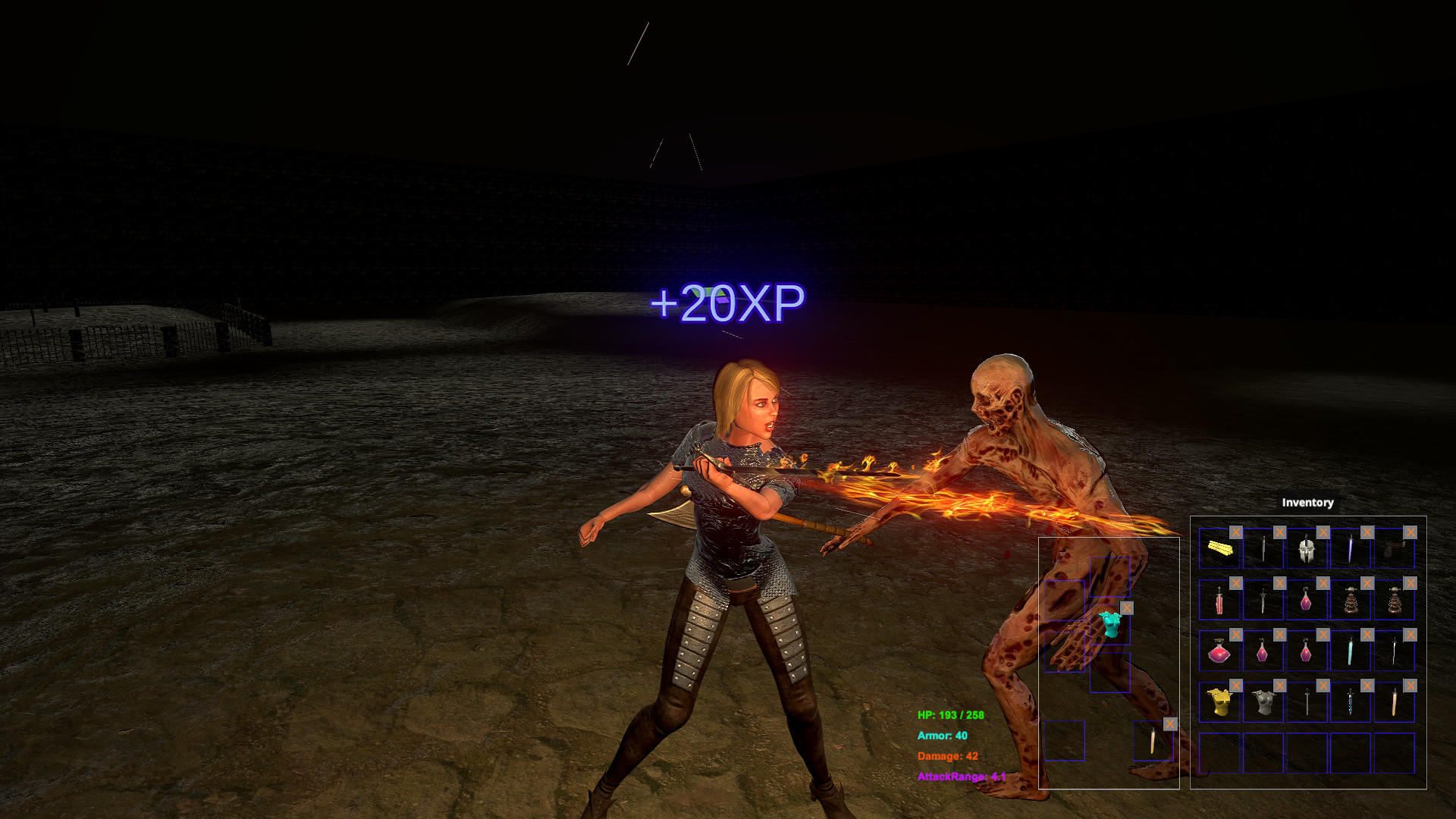Click the brazier lamp item
1456x819 pixels.
tap(1352, 598)
